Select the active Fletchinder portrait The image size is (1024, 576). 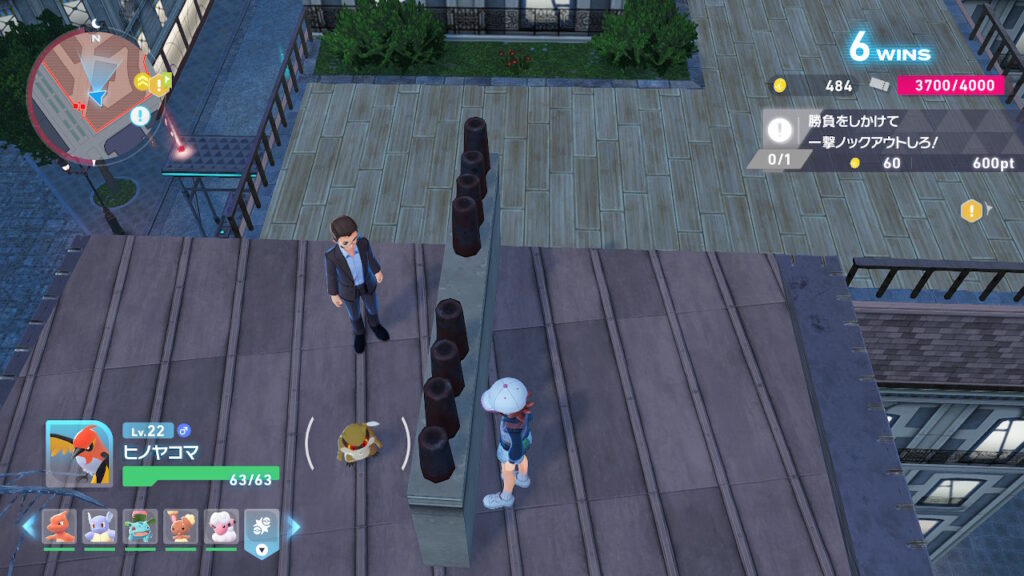[x=79, y=453]
